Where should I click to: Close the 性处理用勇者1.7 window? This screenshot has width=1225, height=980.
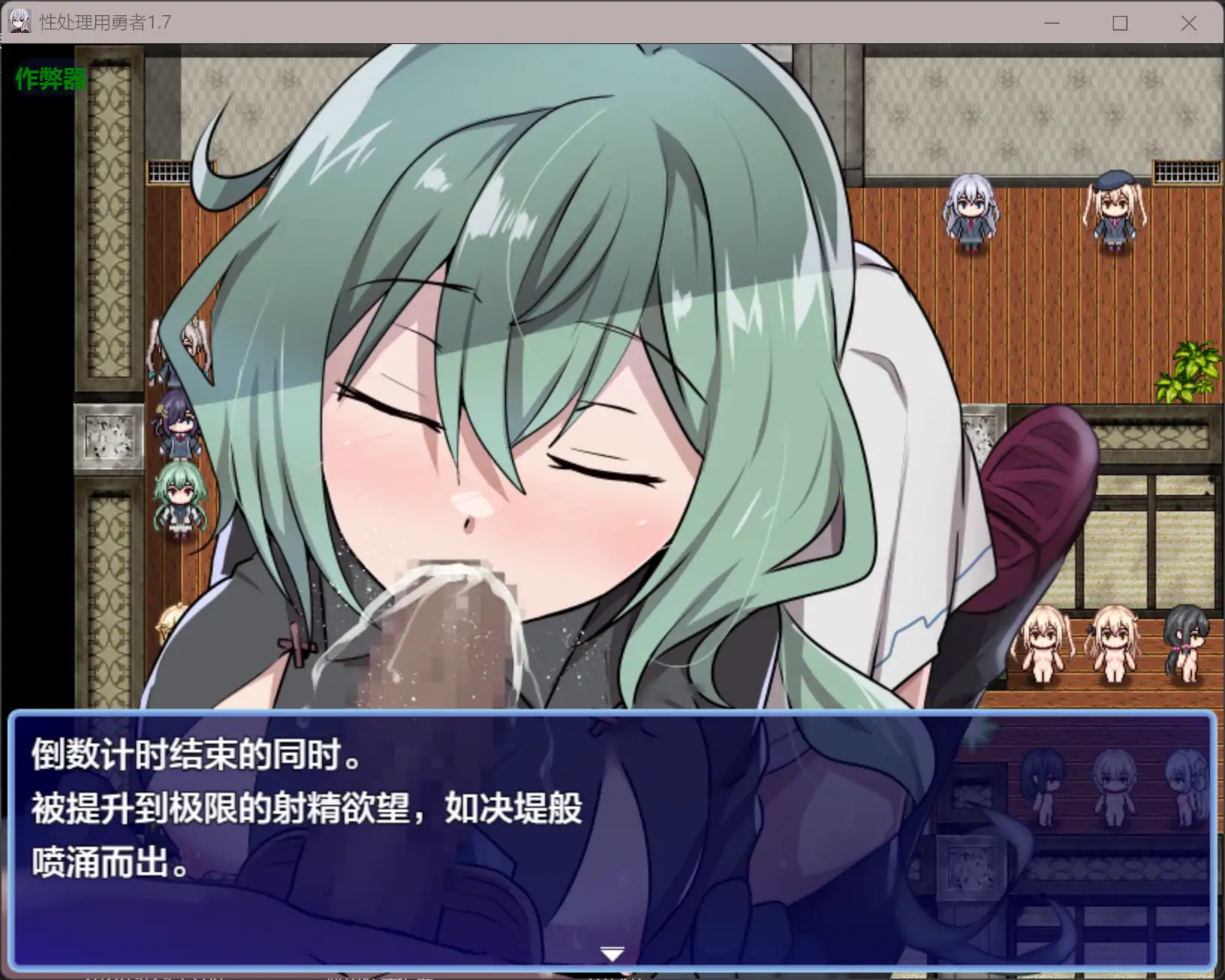(x=1188, y=23)
